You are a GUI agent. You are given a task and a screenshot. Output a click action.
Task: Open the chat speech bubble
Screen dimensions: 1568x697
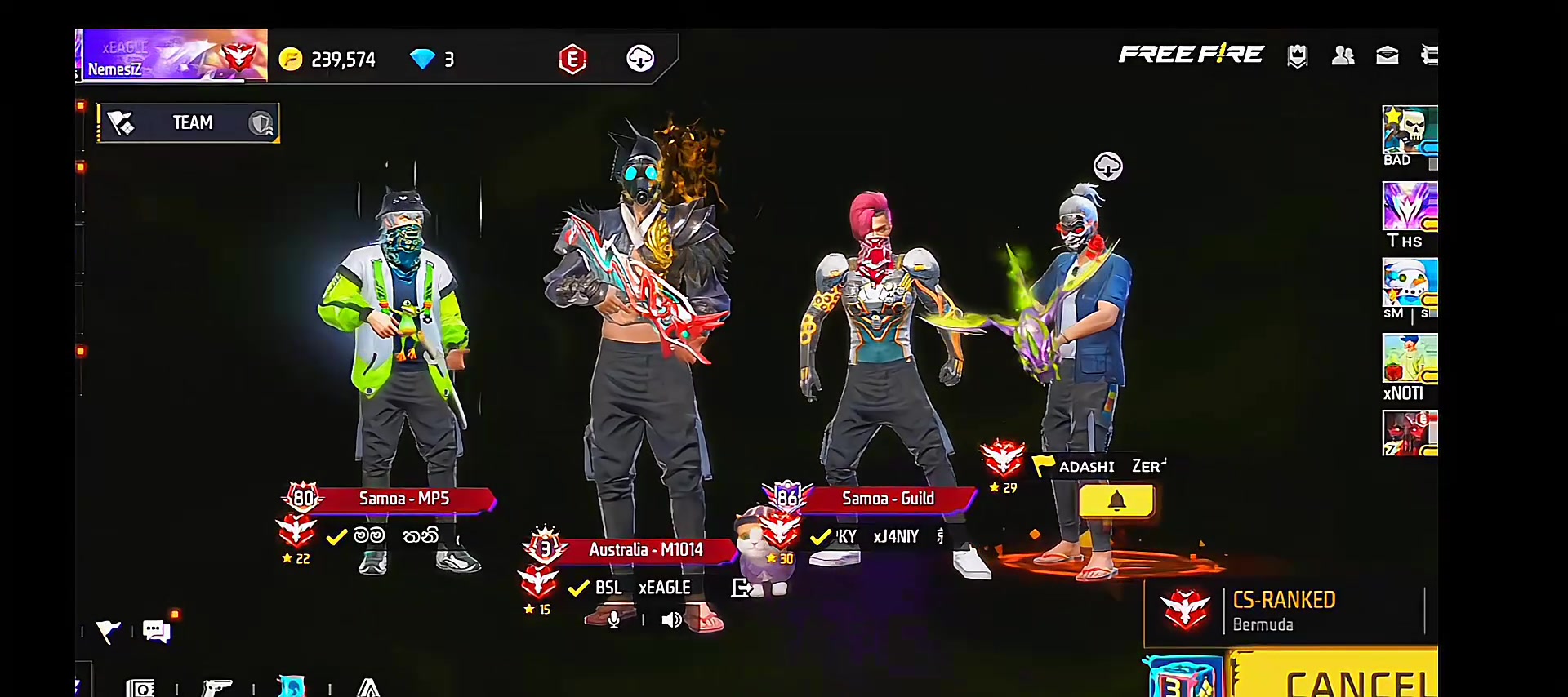155,631
